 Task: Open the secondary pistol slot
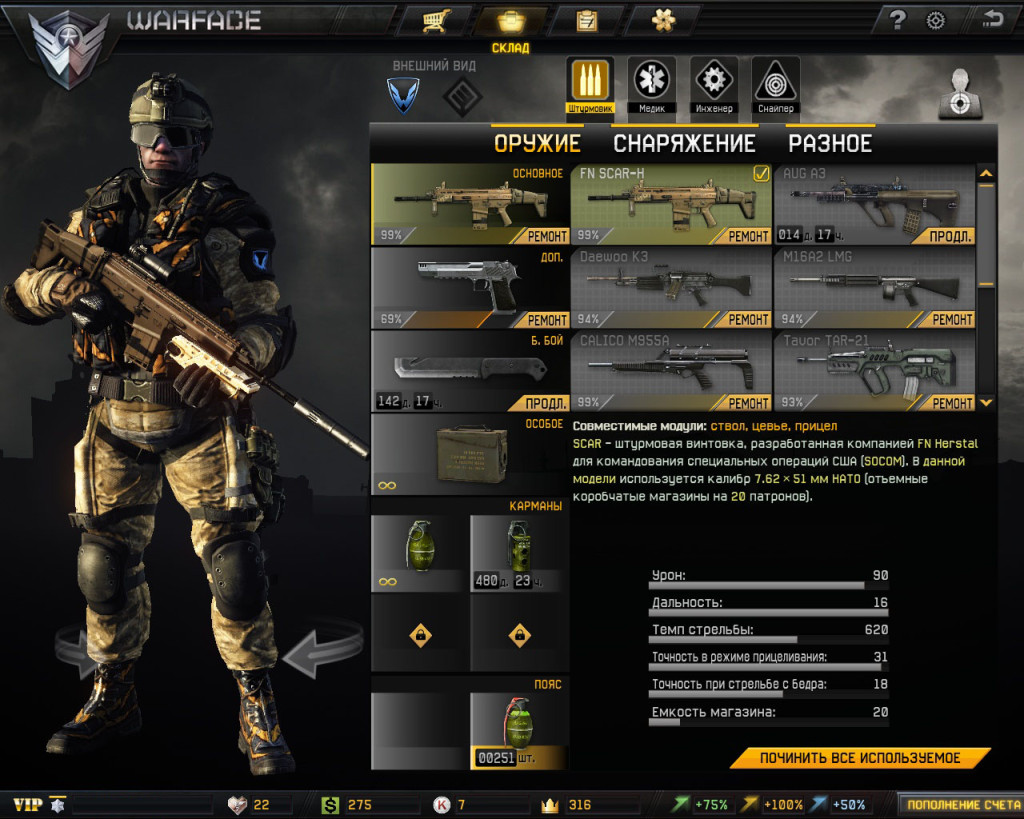point(470,287)
